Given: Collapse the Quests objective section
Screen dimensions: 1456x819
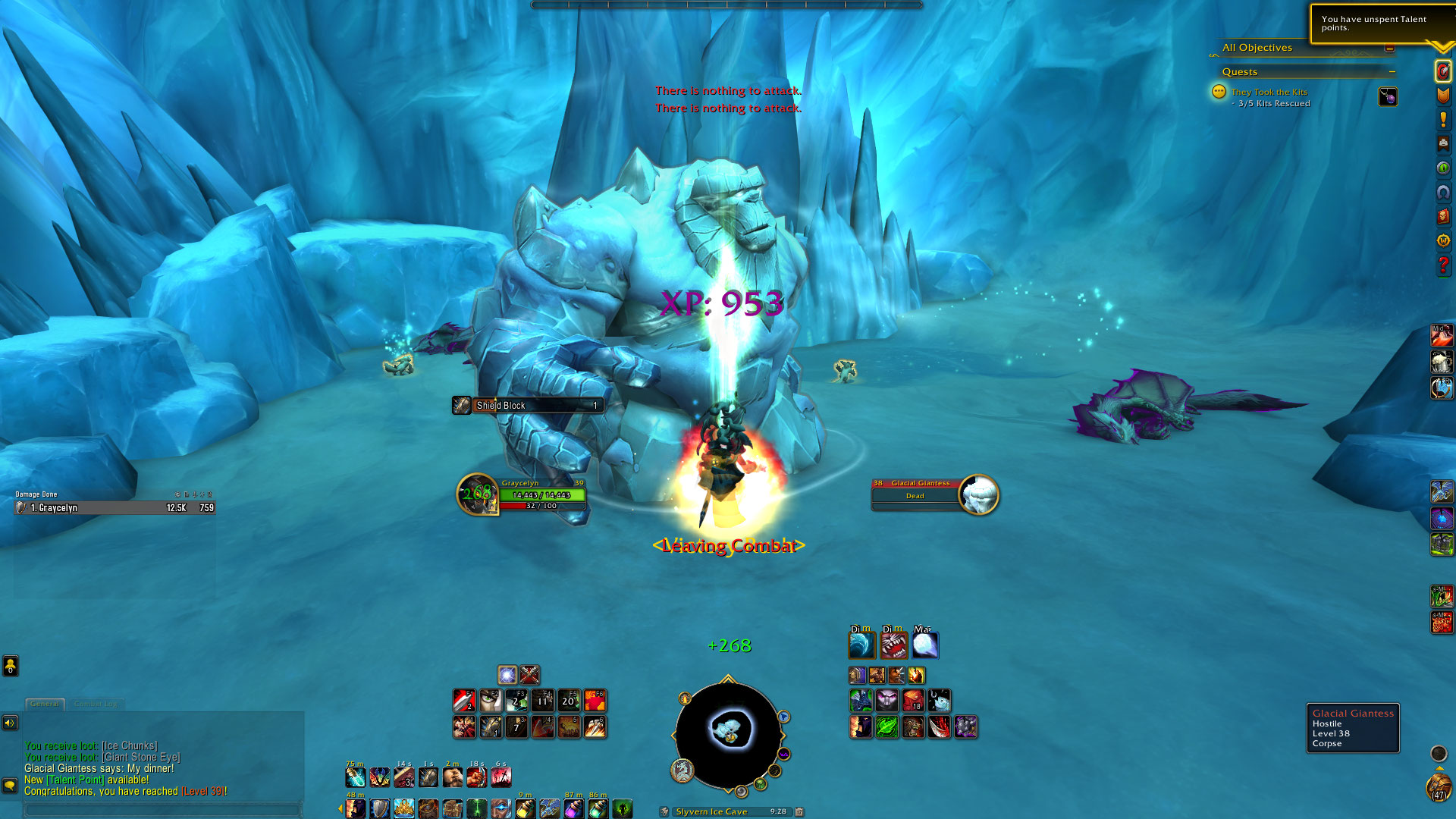Looking at the screenshot, I should 1392,72.
